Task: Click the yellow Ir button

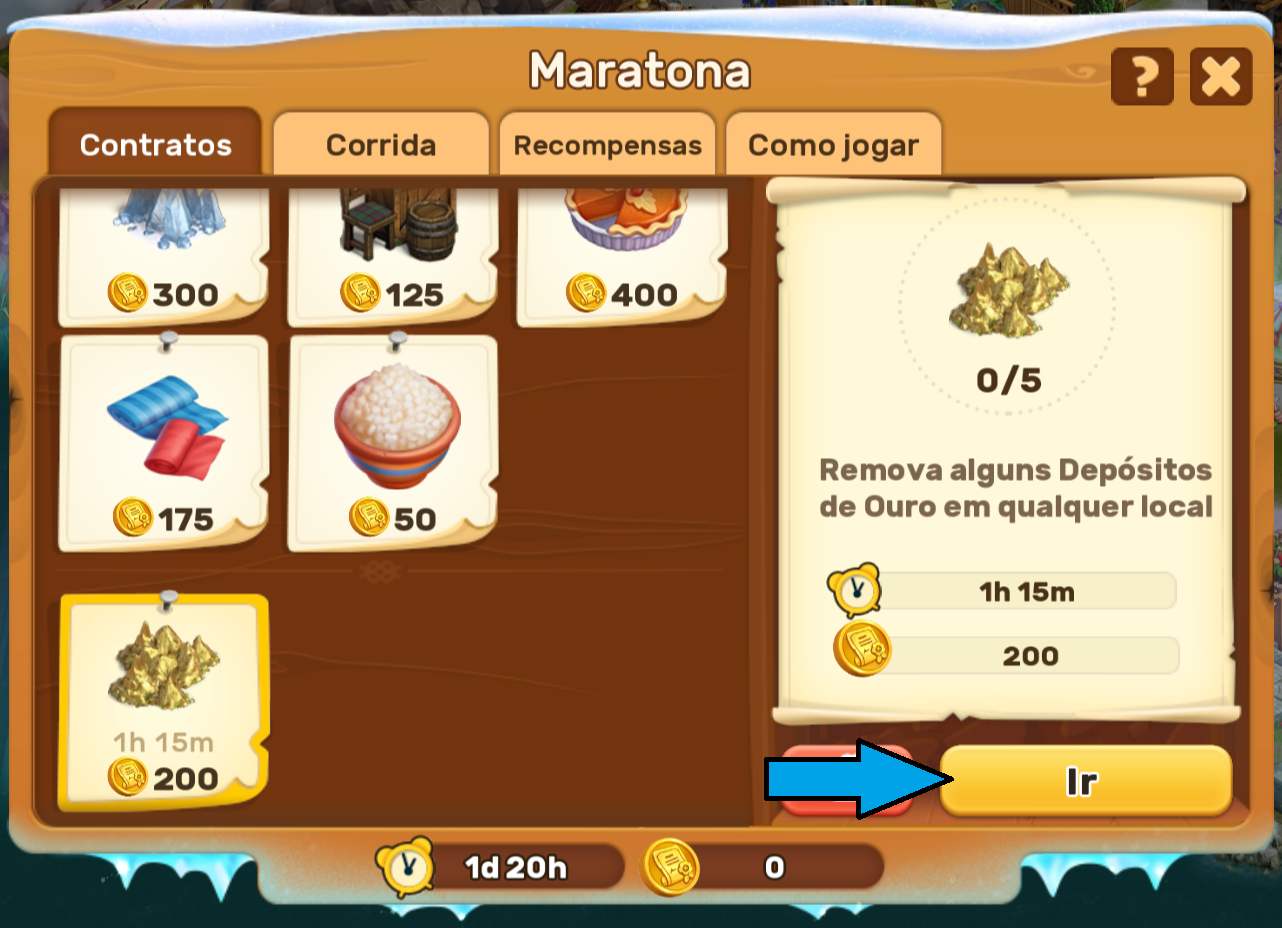Action: (1085, 781)
